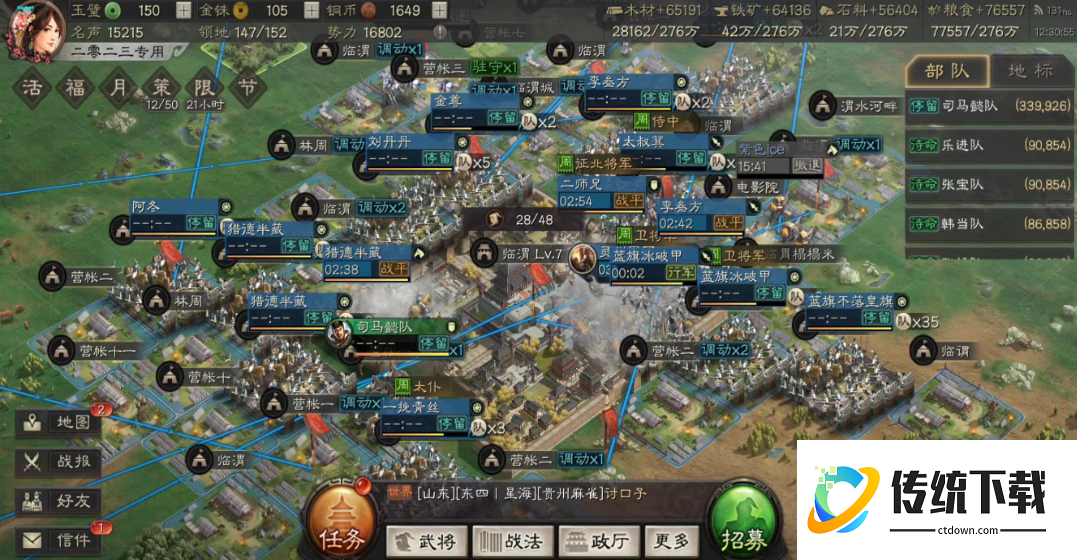Open the 地图 map view
The height and width of the screenshot is (560, 1077).
(x=60, y=422)
